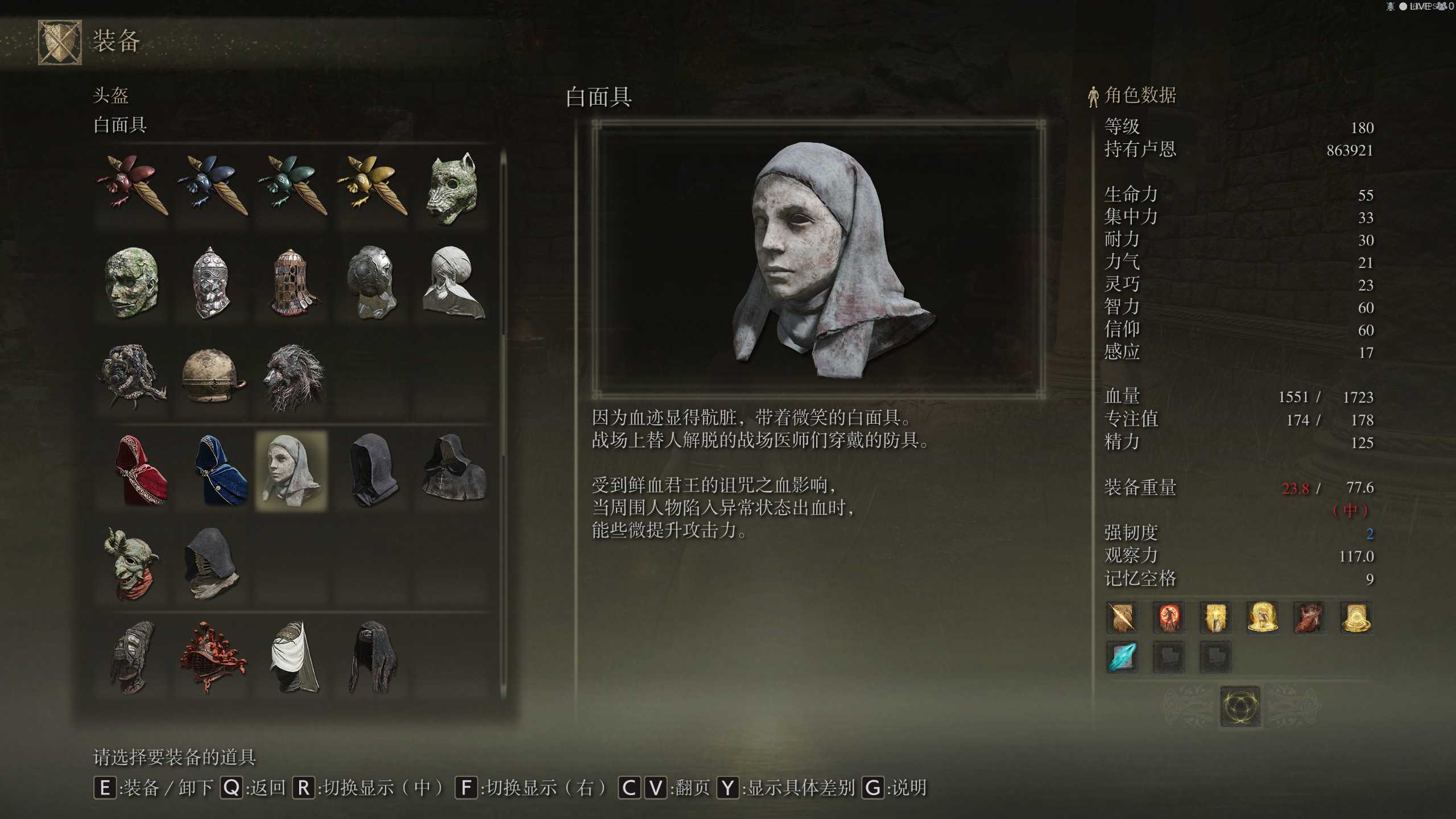Open the first memorized sorcery slot icon

(x=1121, y=618)
